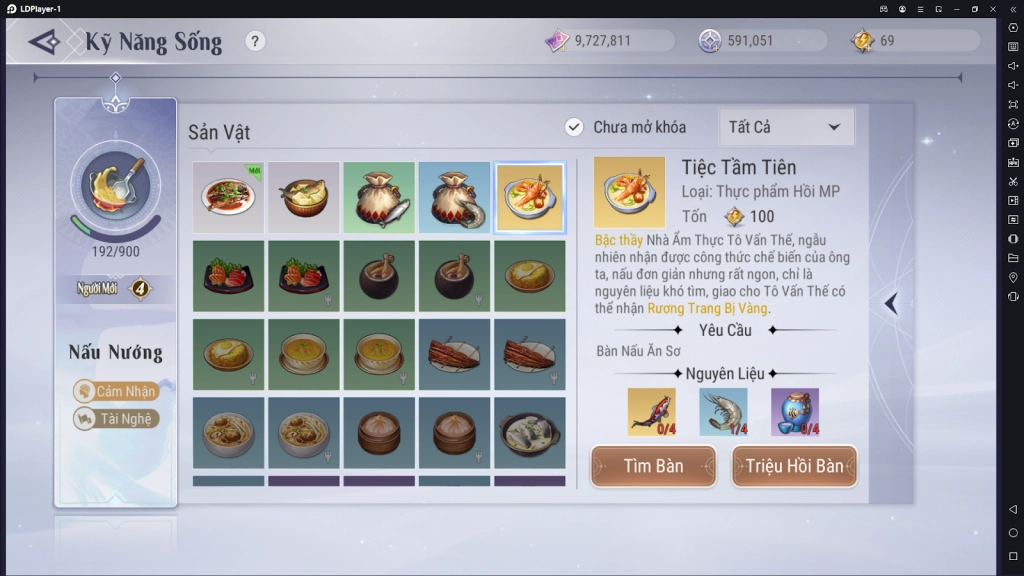
Task: Collapse the panel with the side arrow
Action: [x=891, y=303]
